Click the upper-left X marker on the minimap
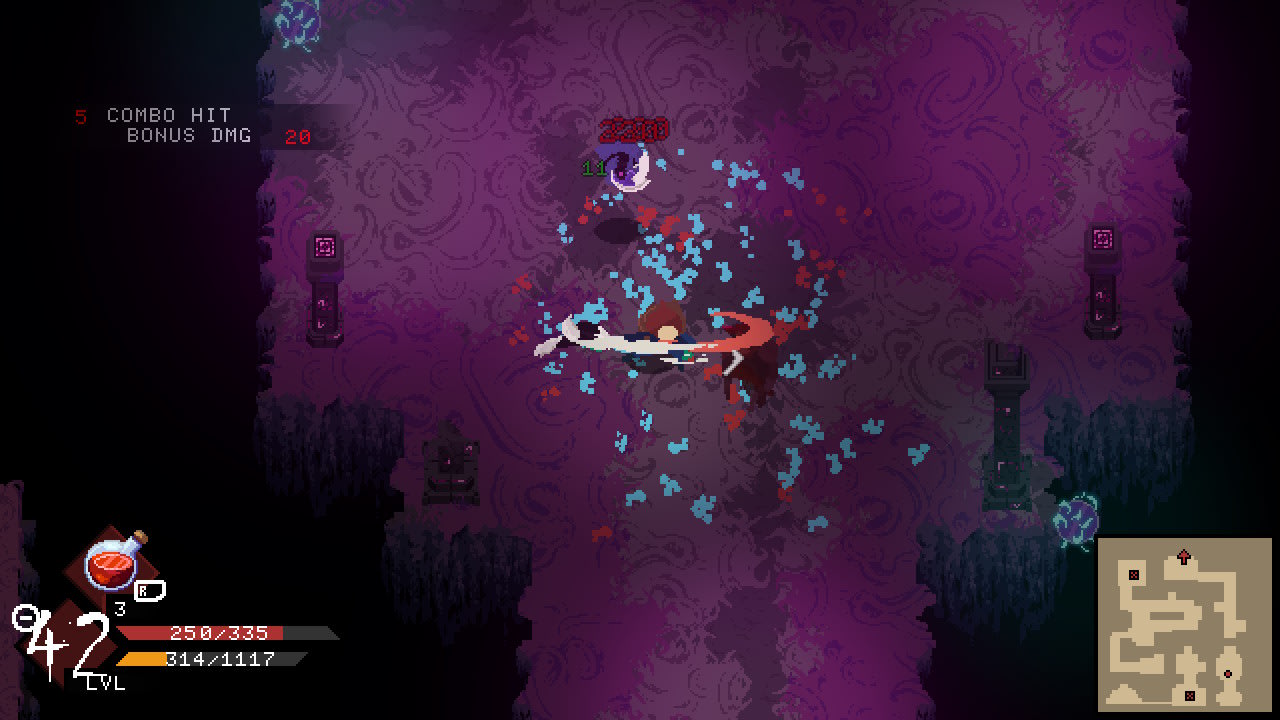1280x720 pixels. 1134,574
